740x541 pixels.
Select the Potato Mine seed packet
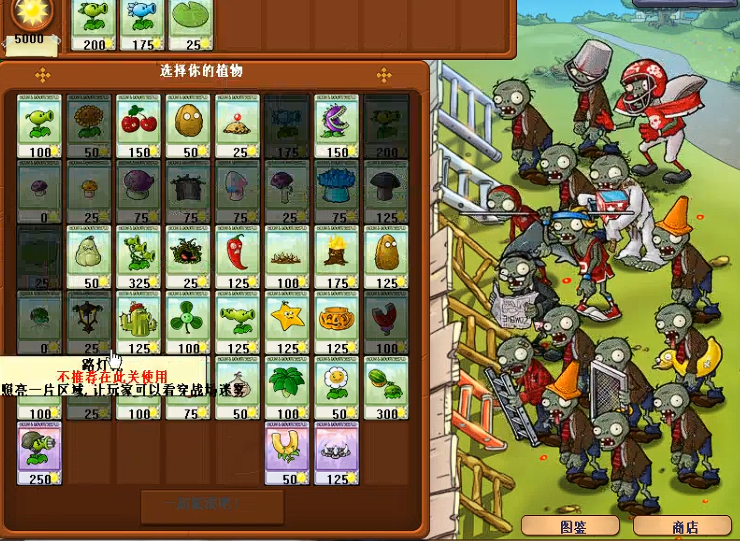tap(238, 126)
